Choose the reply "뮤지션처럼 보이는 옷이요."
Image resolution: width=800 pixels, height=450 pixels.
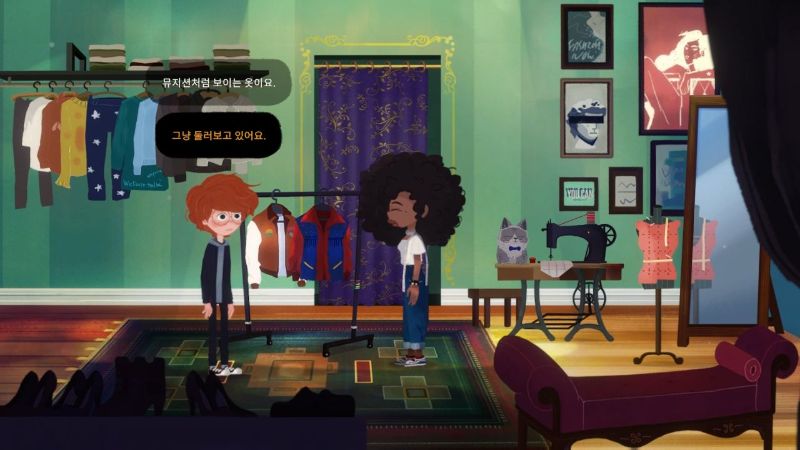point(218,83)
